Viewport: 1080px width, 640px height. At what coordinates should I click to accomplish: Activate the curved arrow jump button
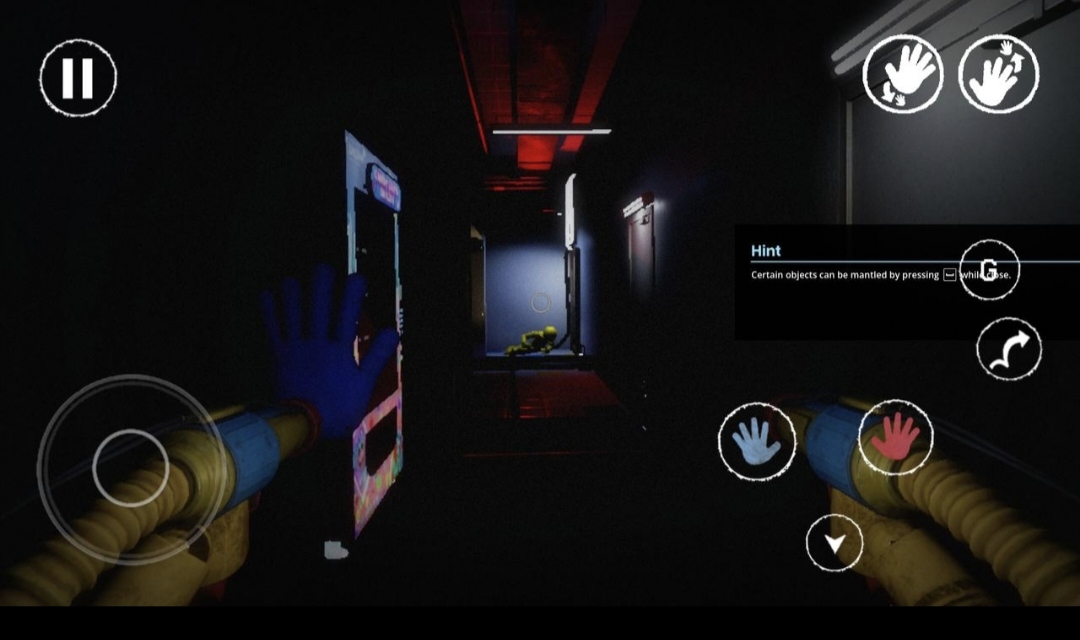pyautogui.click(x=1009, y=349)
